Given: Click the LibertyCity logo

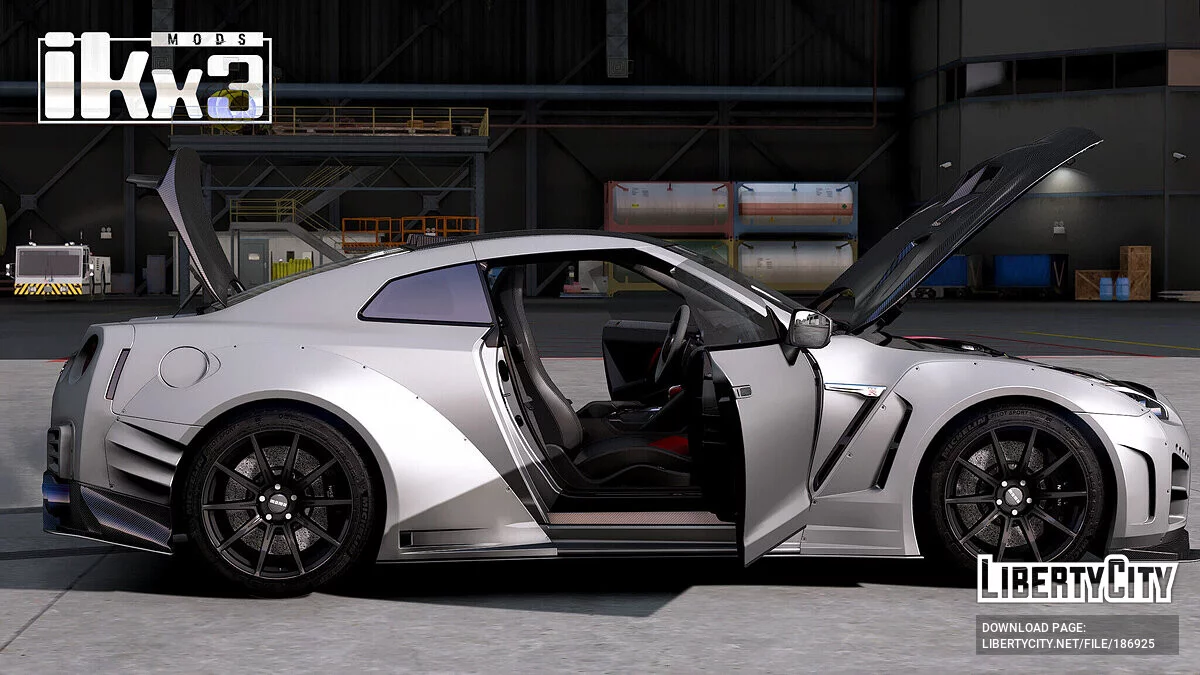Looking at the screenshot, I should pos(1076,579).
